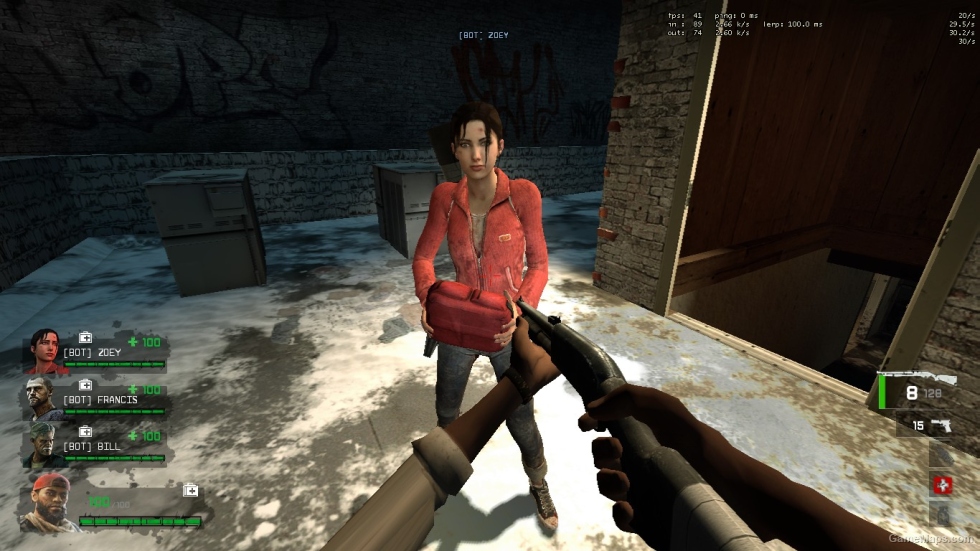Click the medkit icon above Francis's name
Image resolution: width=980 pixels, height=551 pixels.
coord(86,385)
